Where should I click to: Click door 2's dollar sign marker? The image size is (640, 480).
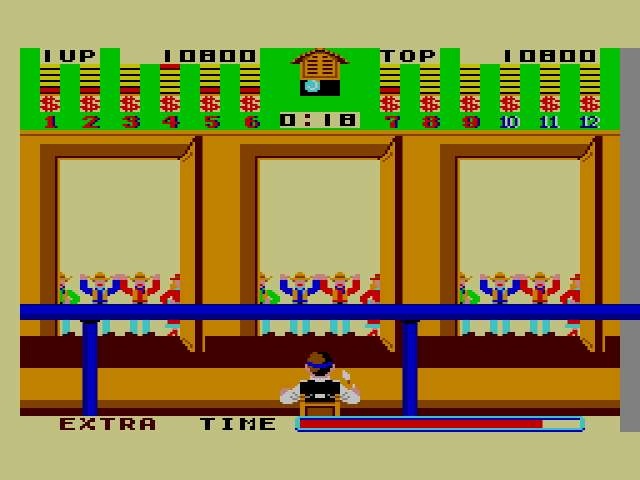[90, 102]
